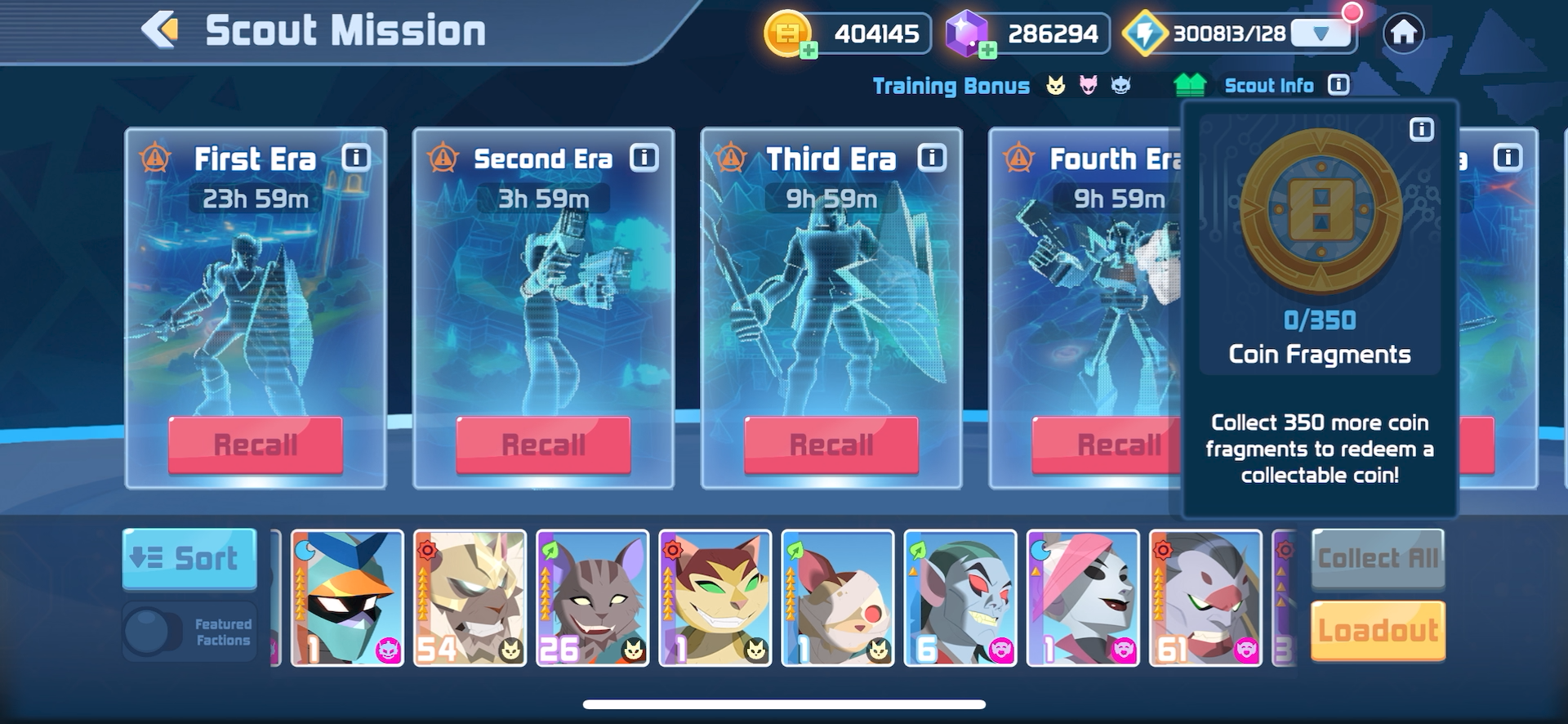
Task: Return to the home screen
Action: coord(1403,34)
